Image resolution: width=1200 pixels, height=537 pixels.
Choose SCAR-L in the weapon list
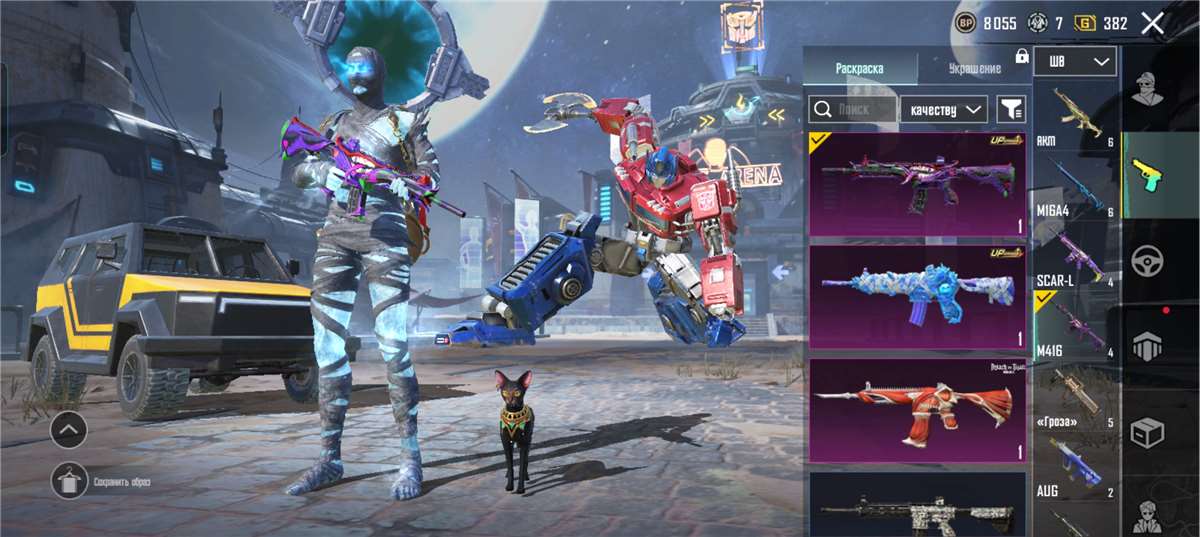pos(1074,260)
